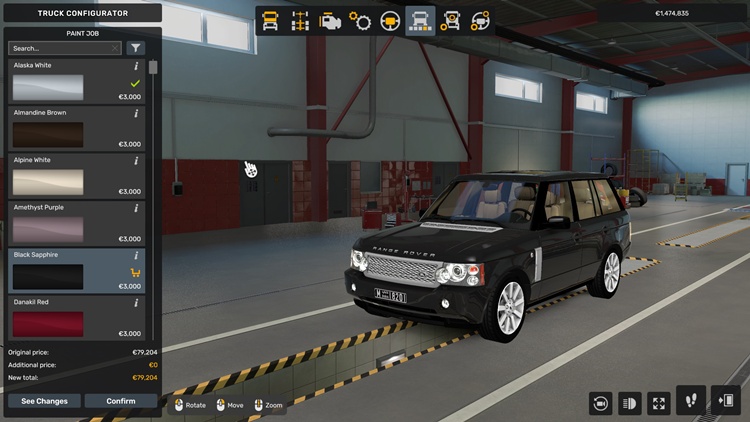
Task: Click the paint job search field
Action: point(62,48)
